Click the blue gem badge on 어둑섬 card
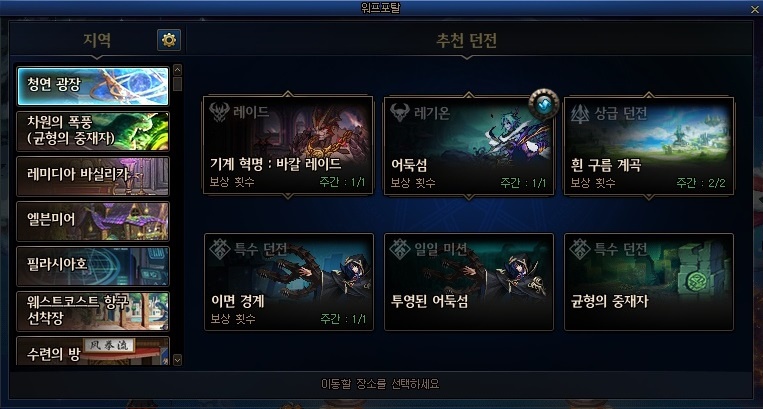The height and width of the screenshot is (409, 763). (544, 105)
